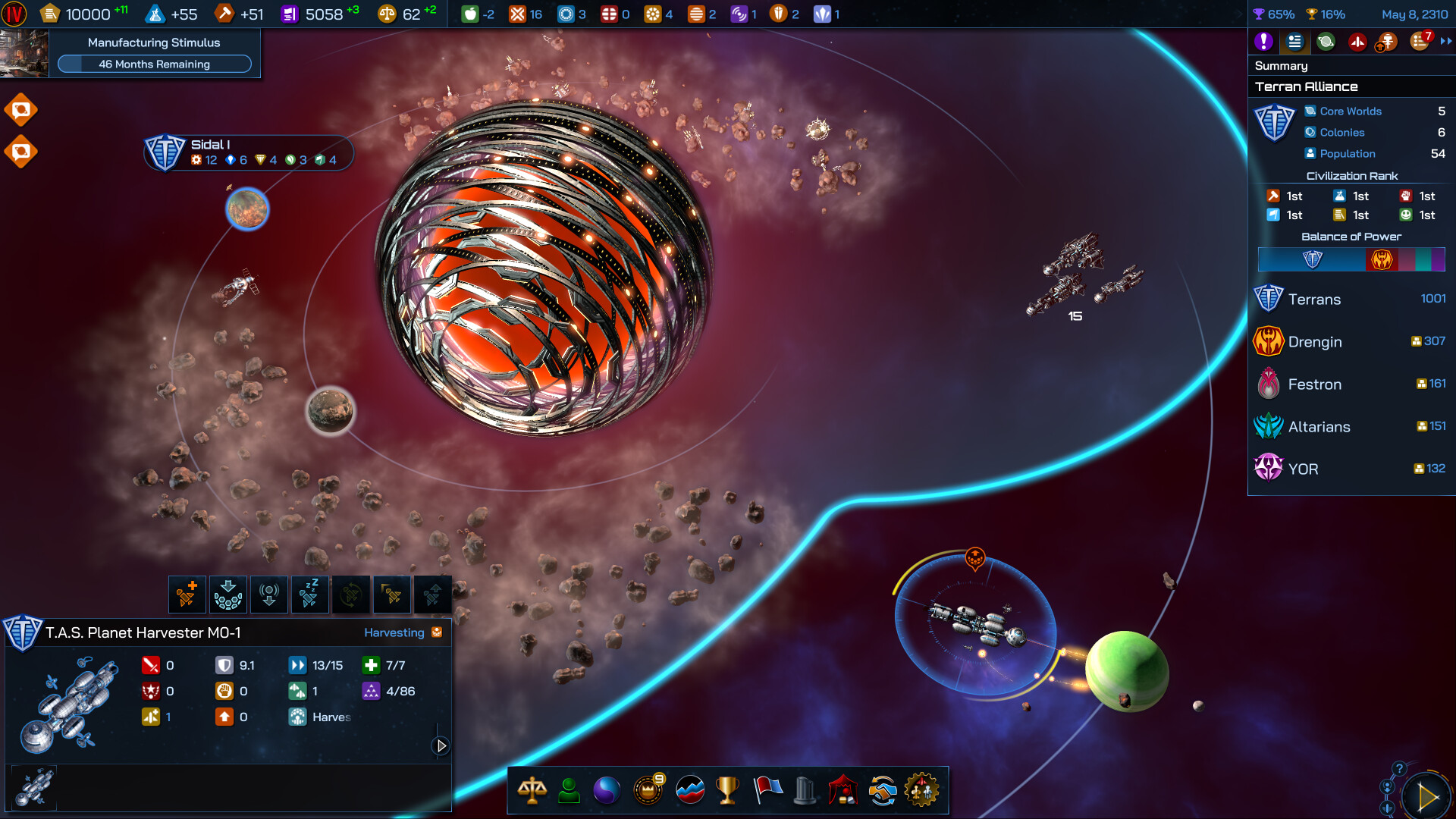1456x819 pixels.
Task: Click the red and blue flag icon
Action: click(x=767, y=790)
